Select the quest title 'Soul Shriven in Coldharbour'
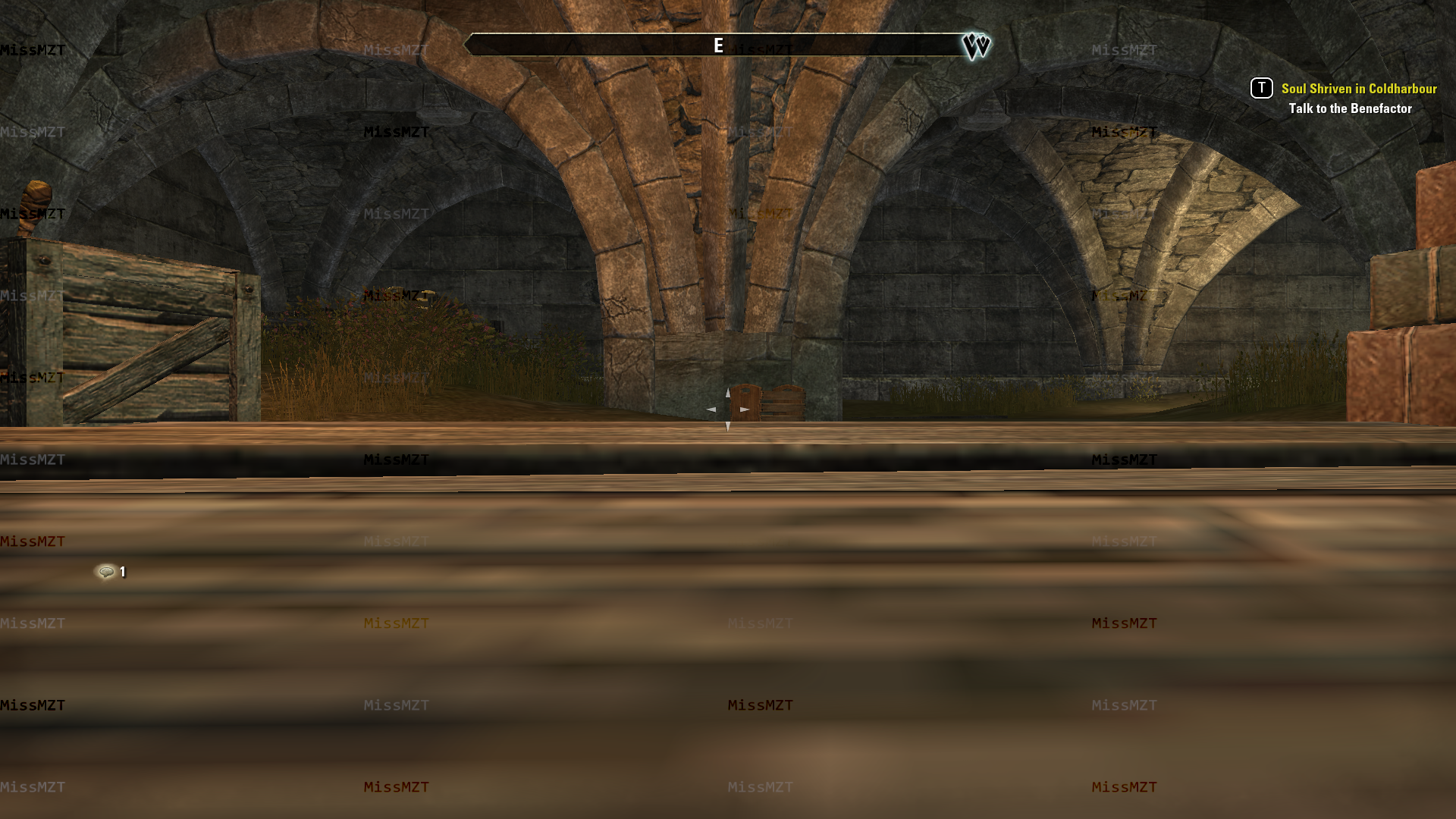 coord(1357,89)
